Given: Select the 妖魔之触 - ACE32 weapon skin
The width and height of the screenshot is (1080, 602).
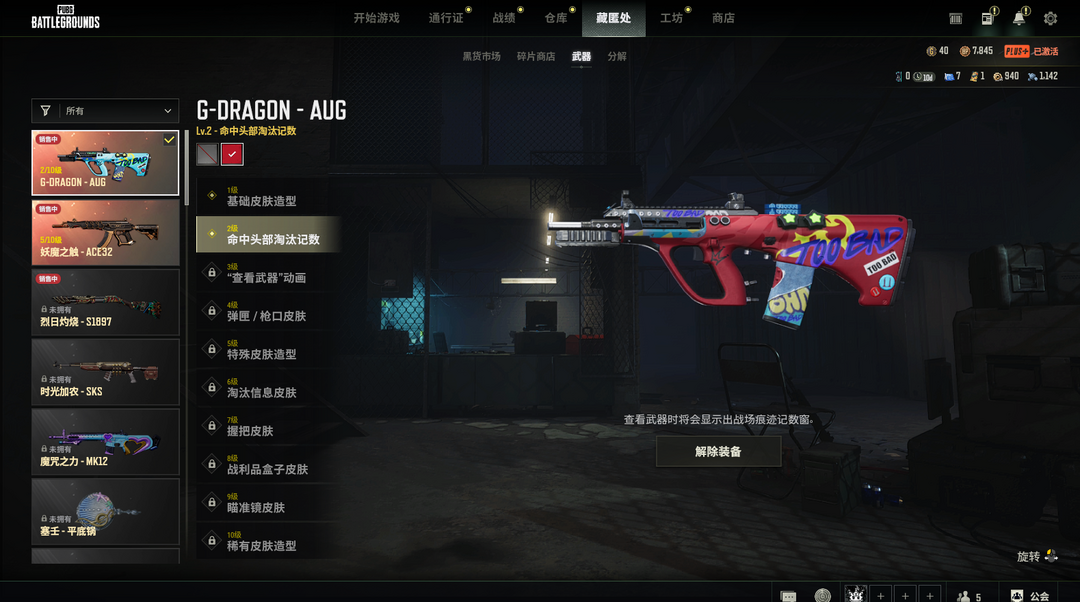Looking at the screenshot, I should [x=105, y=232].
